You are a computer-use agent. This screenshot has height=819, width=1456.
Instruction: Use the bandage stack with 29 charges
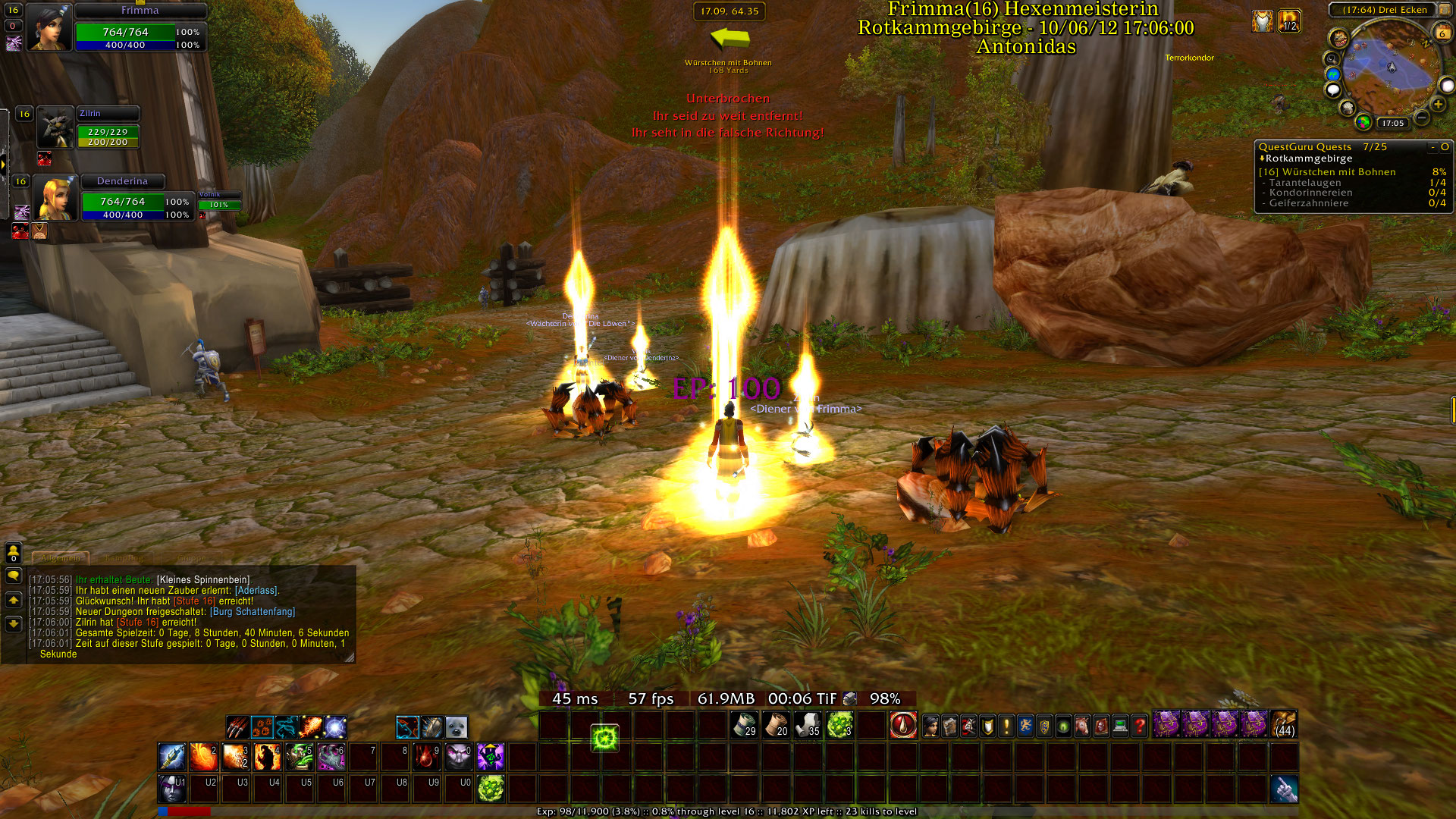pyautogui.click(x=744, y=725)
